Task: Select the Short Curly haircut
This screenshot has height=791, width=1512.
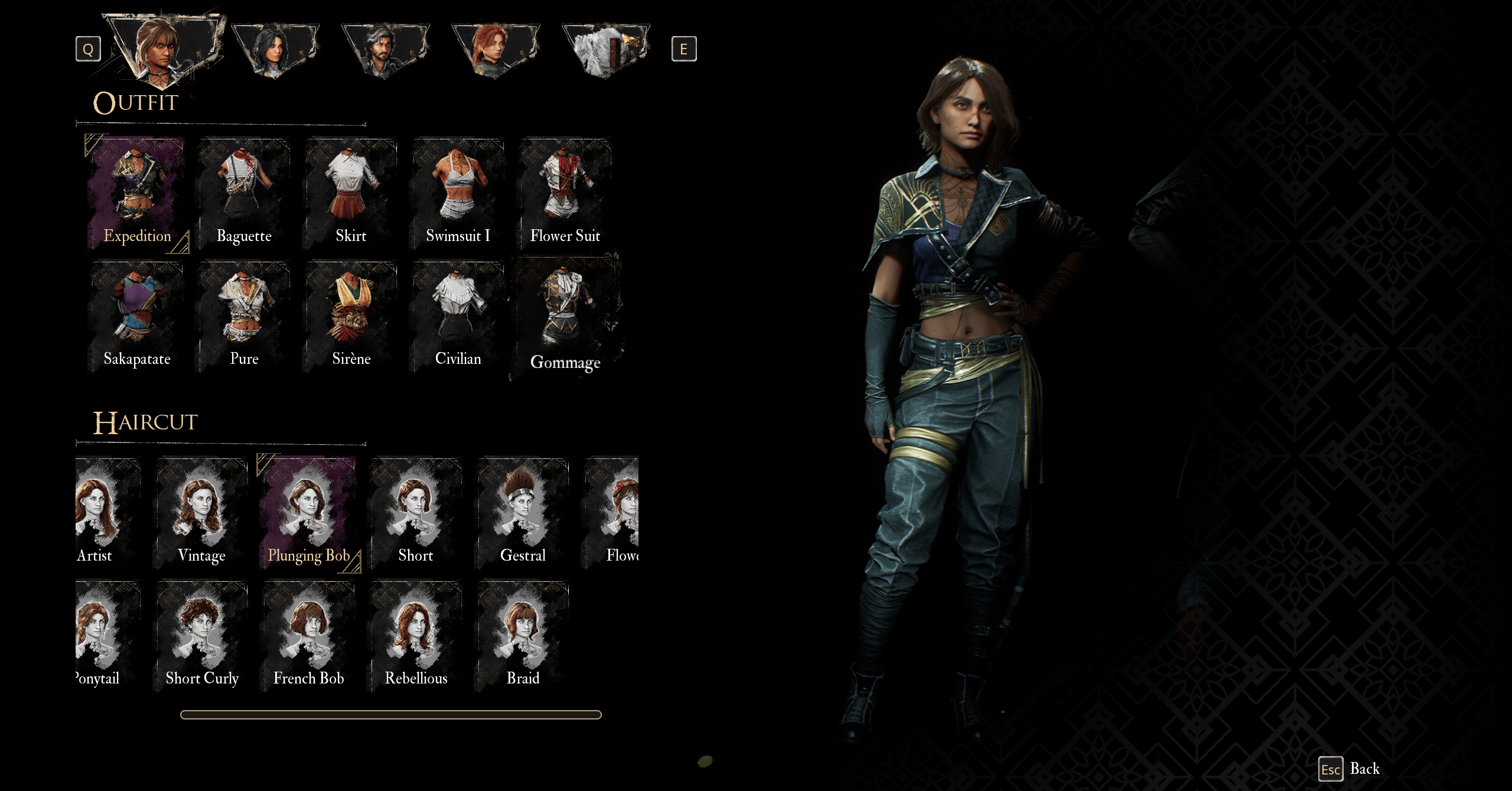Action: point(201,636)
